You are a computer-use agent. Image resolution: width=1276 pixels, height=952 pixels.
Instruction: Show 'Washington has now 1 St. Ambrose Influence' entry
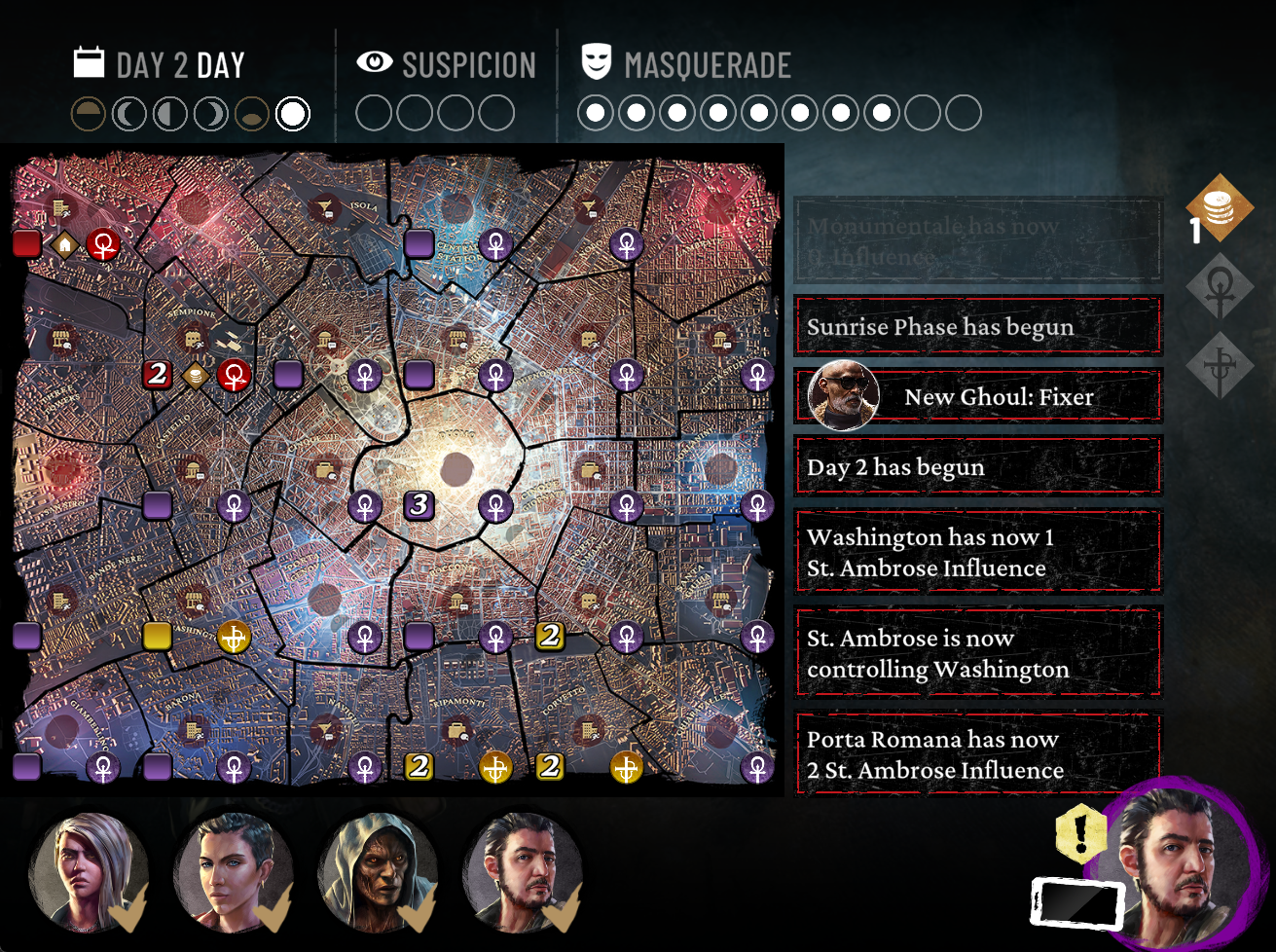pyautogui.click(x=978, y=552)
